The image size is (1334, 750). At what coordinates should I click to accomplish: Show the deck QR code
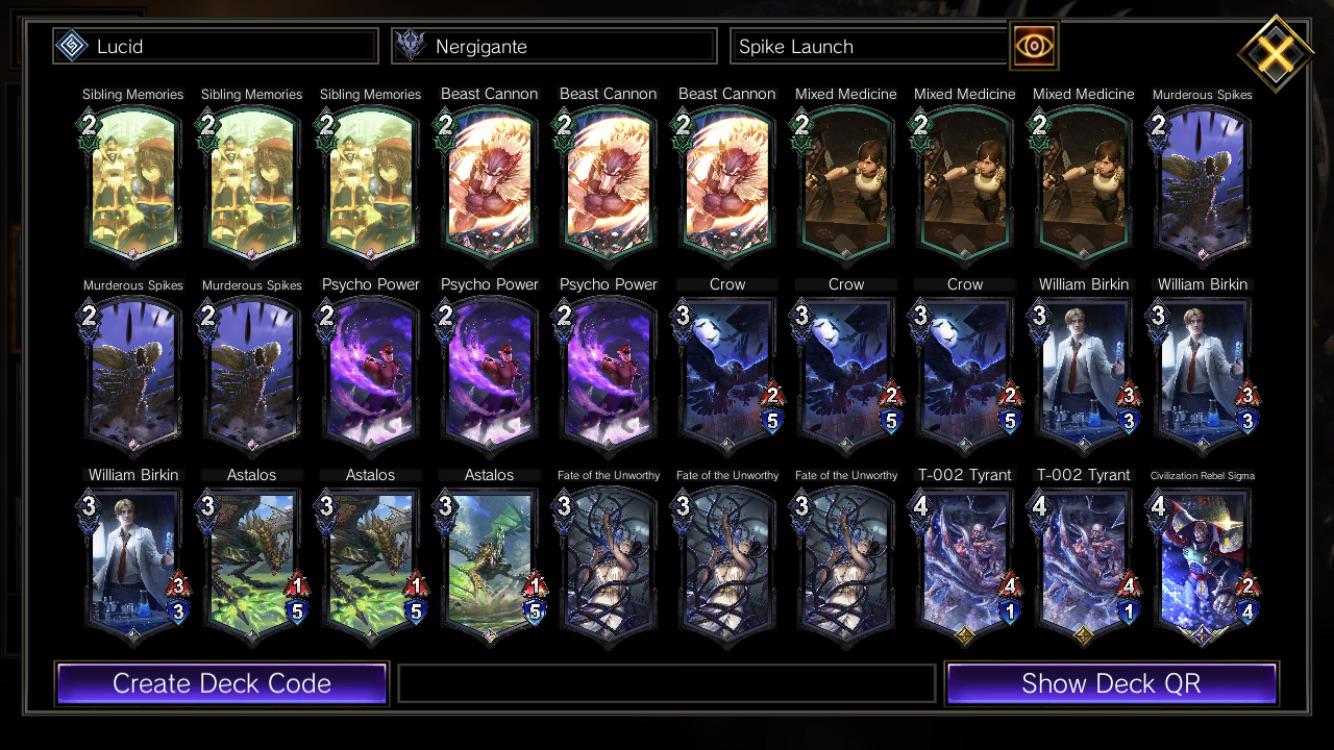pyautogui.click(x=1113, y=683)
